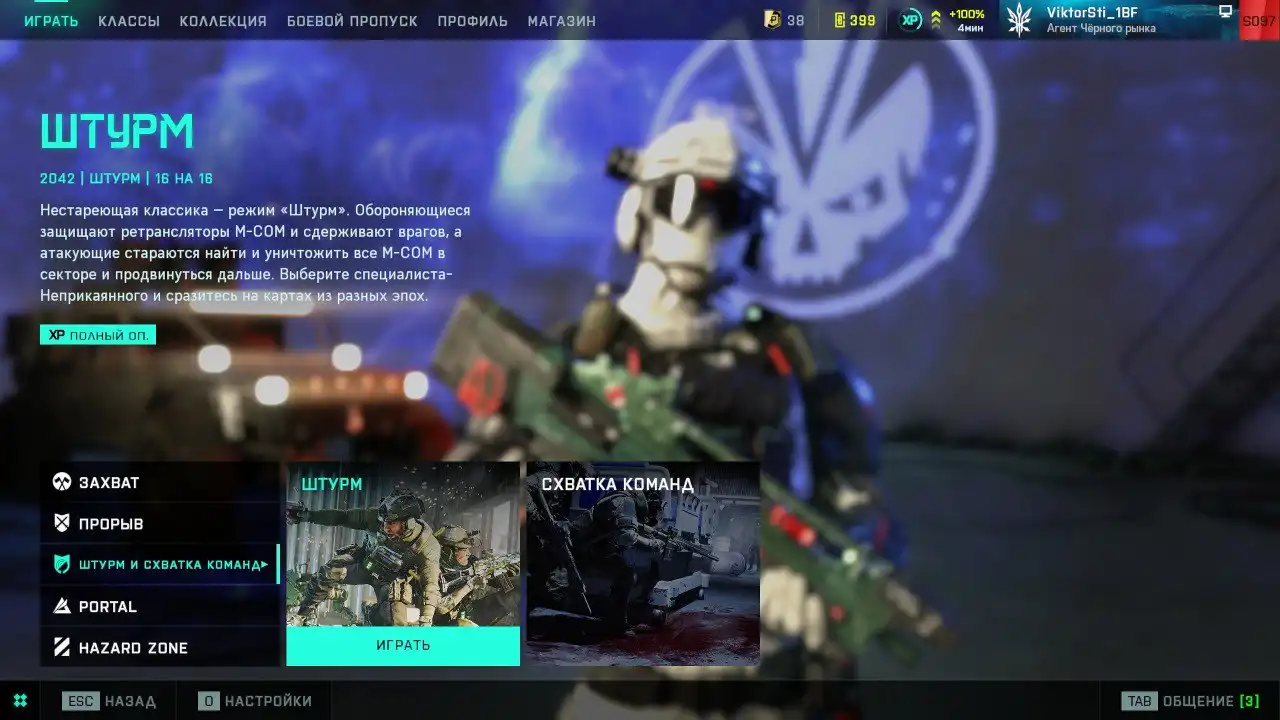Go back with the НАЗАД button

point(109,701)
